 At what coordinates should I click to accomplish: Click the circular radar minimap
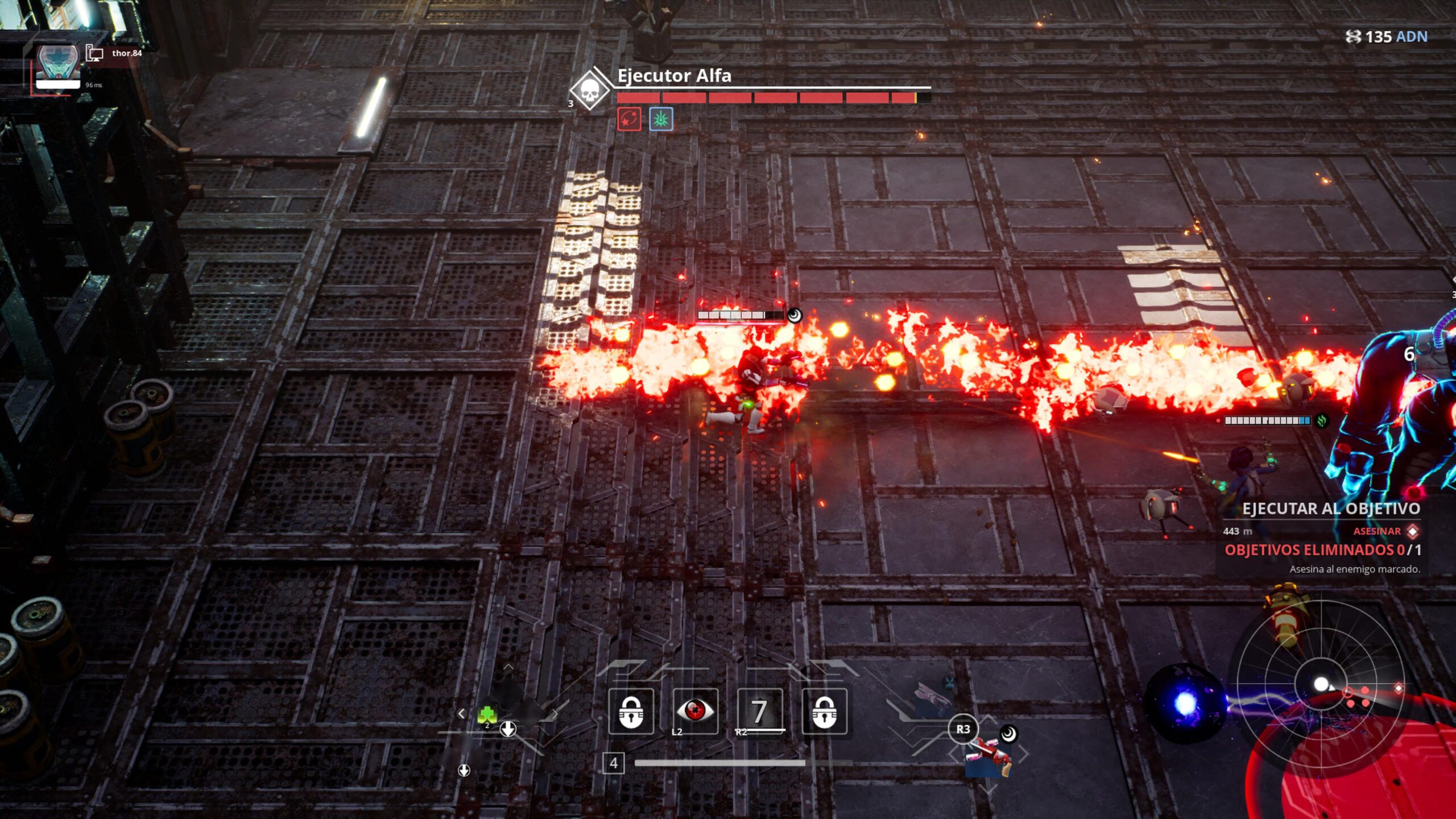point(1321,684)
